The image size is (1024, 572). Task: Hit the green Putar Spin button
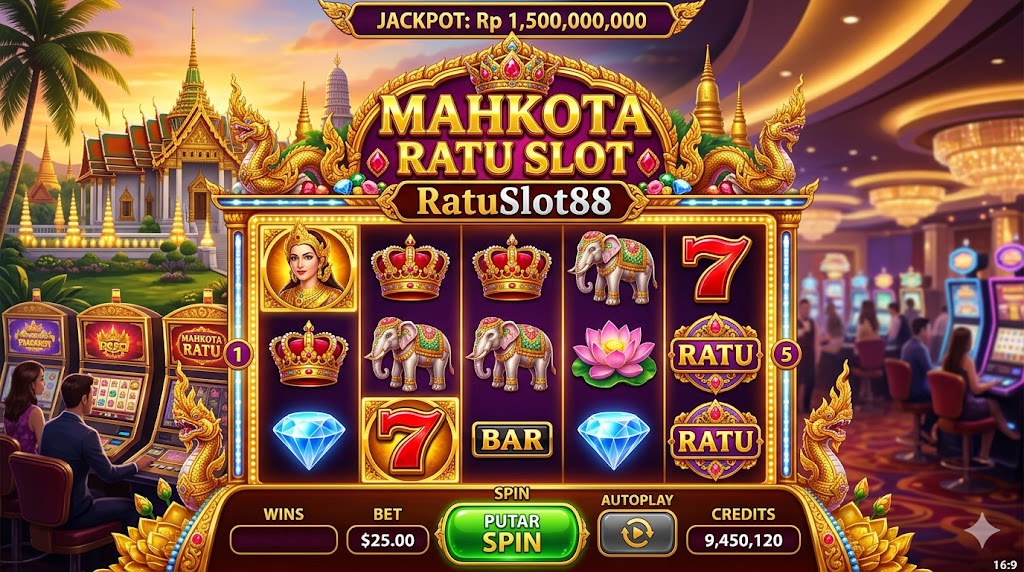point(512,533)
